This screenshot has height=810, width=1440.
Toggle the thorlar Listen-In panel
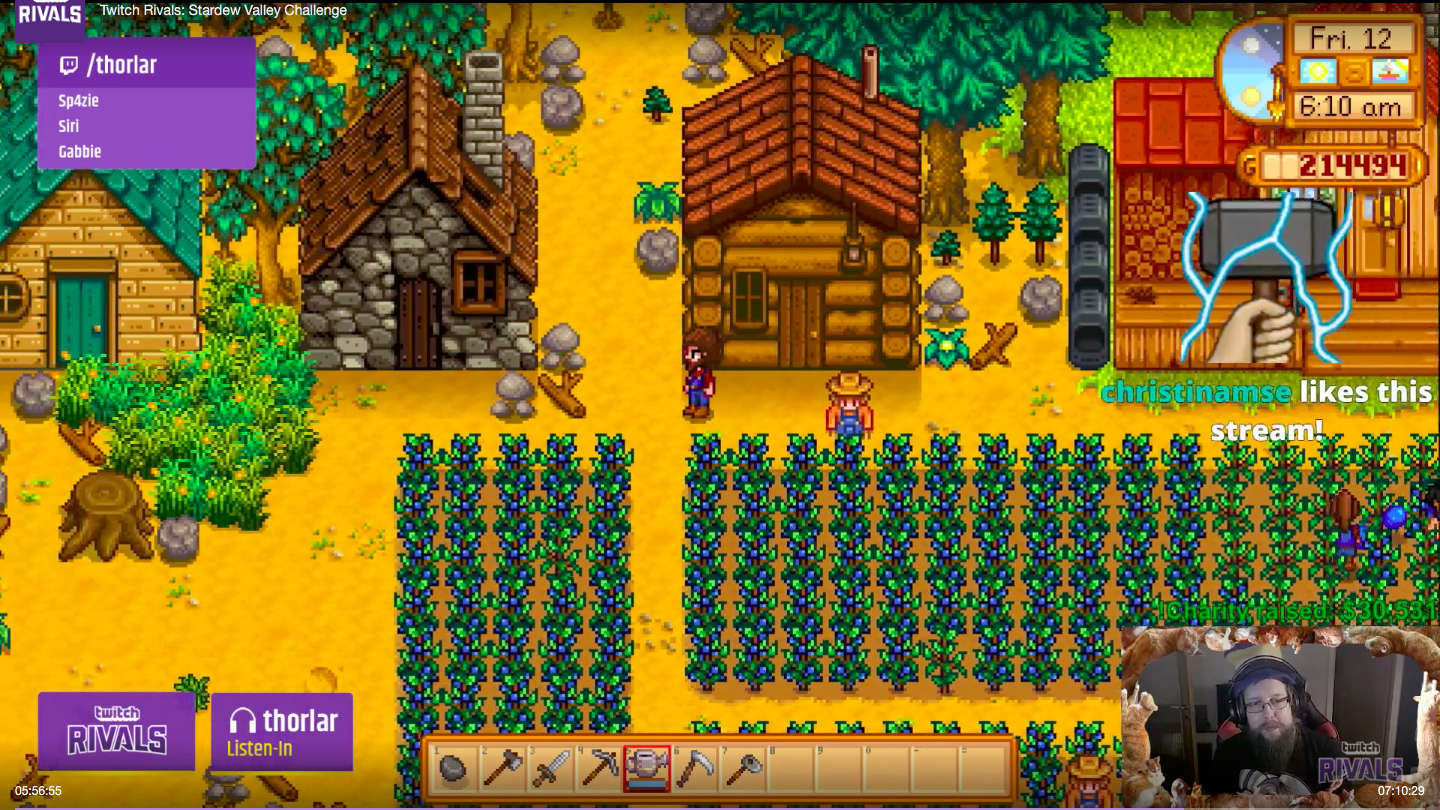click(281, 731)
